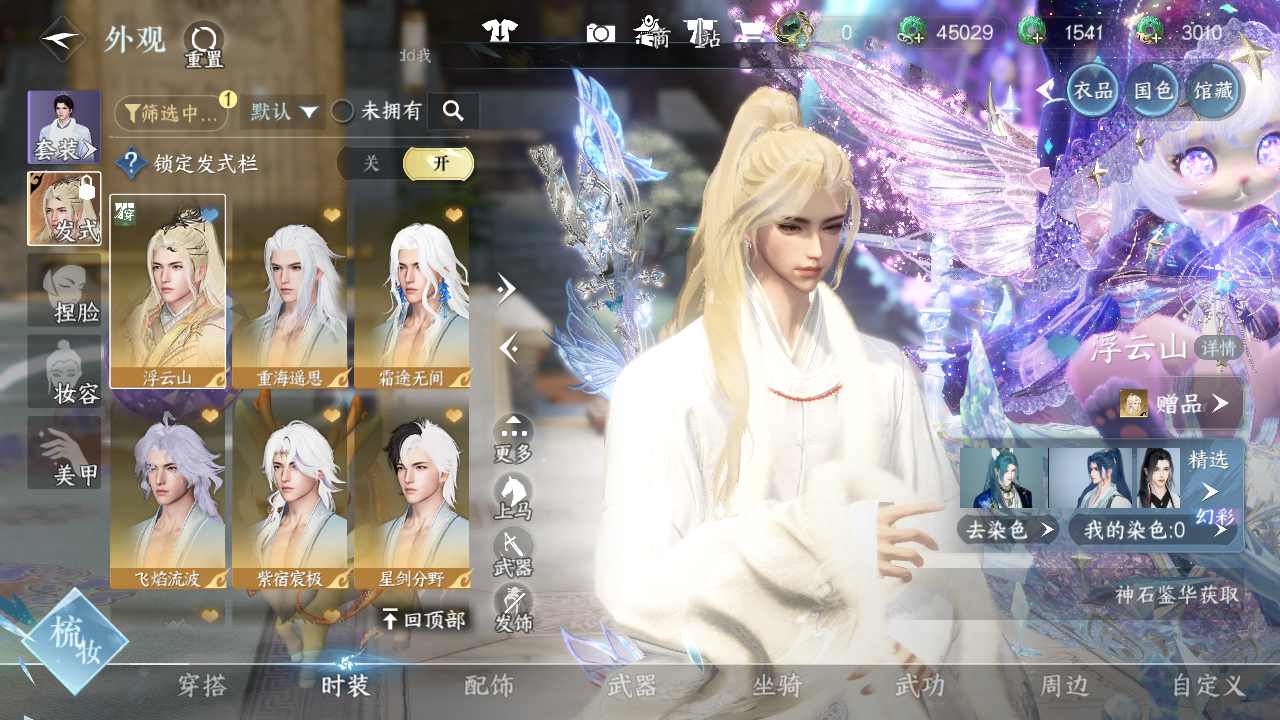Image resolution: width=1280 pixels, height=720 pixels.
Task: Expand the 更多 options button
Action: click(x=513, y=438)
